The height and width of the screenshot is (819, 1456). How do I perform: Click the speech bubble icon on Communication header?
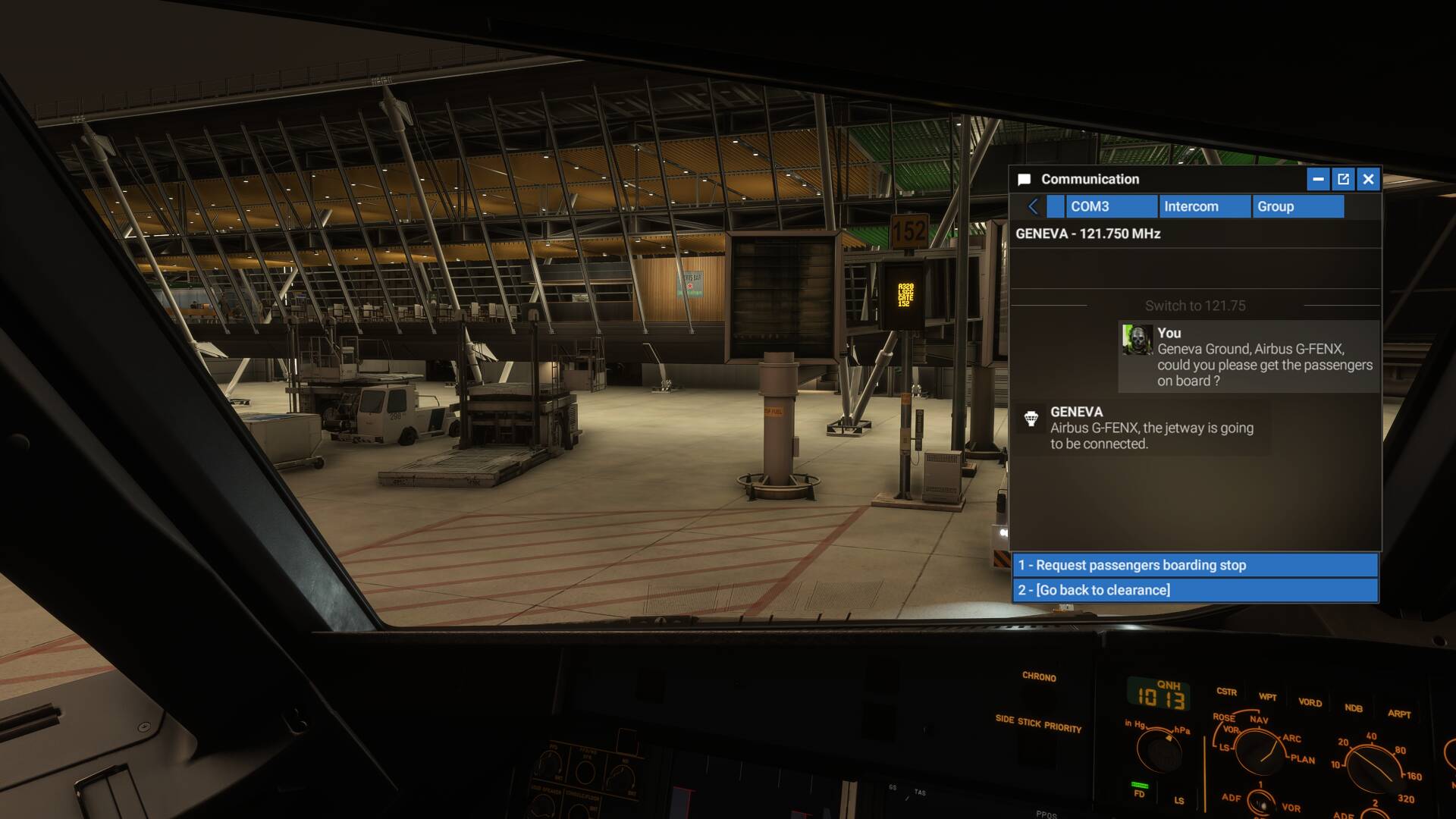tap(1025, 179)
